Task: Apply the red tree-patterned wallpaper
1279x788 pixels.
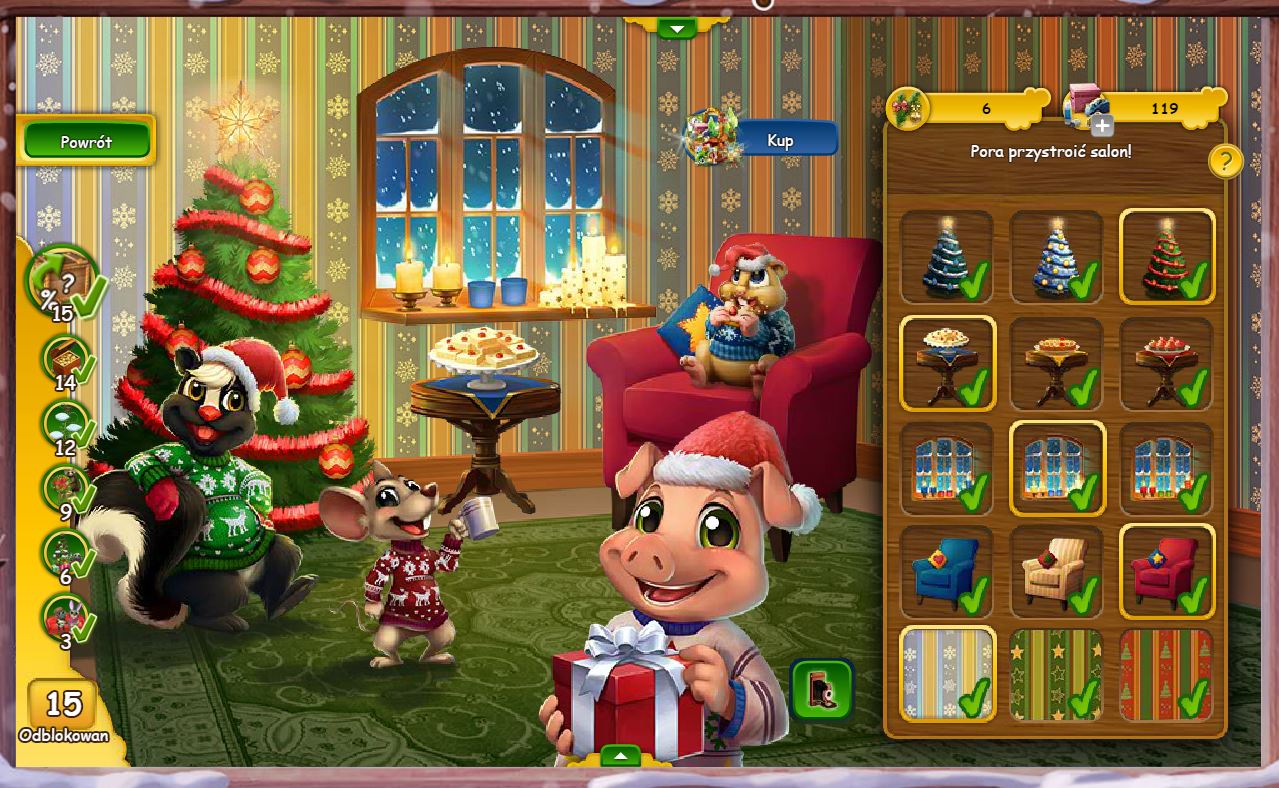Action: (1166, 673)
